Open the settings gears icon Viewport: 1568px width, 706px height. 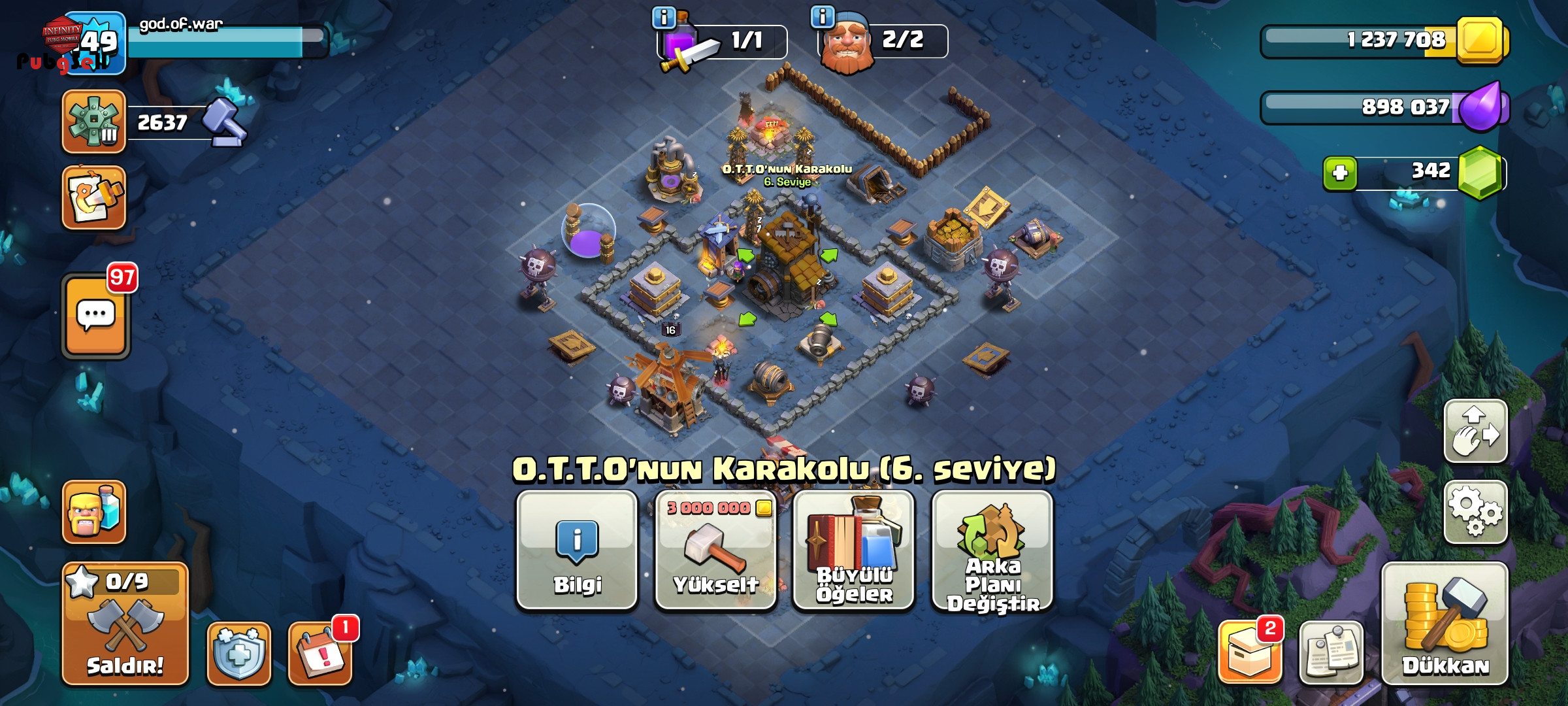[x=1475, y=512]
